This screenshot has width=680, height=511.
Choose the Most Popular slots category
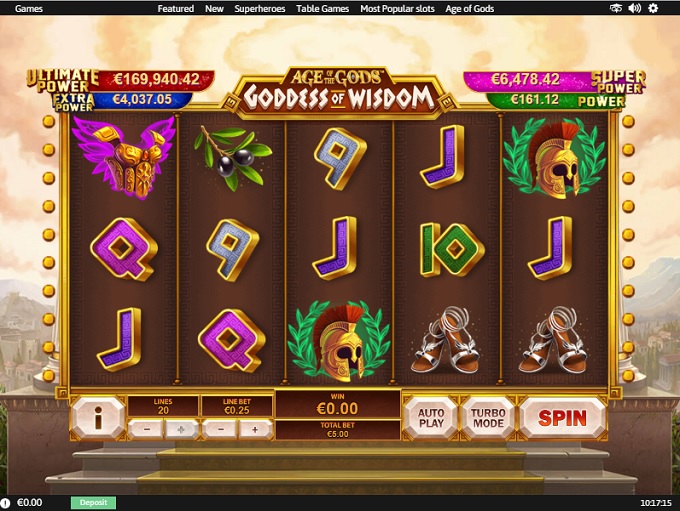(x=397, y=8)
